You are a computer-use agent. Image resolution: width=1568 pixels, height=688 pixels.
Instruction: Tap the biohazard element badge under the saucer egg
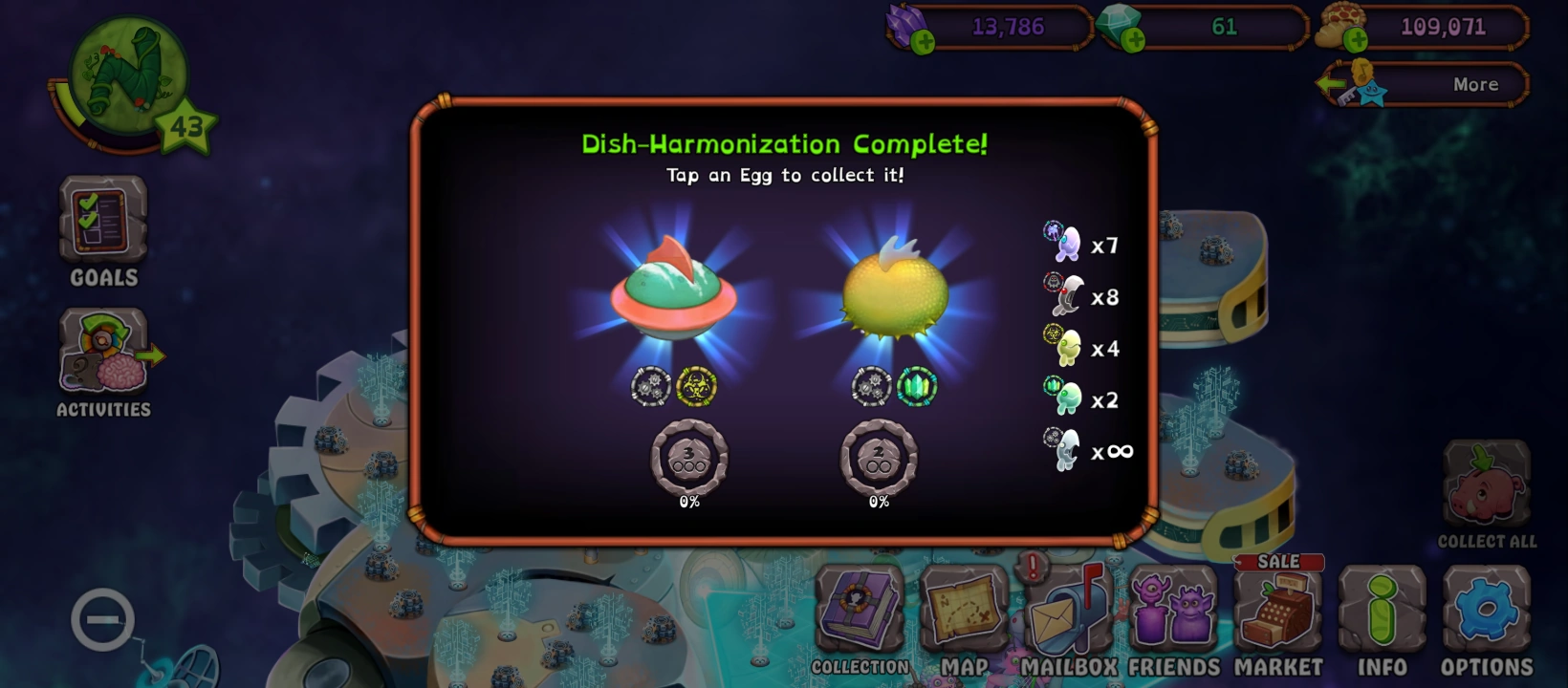699,387
